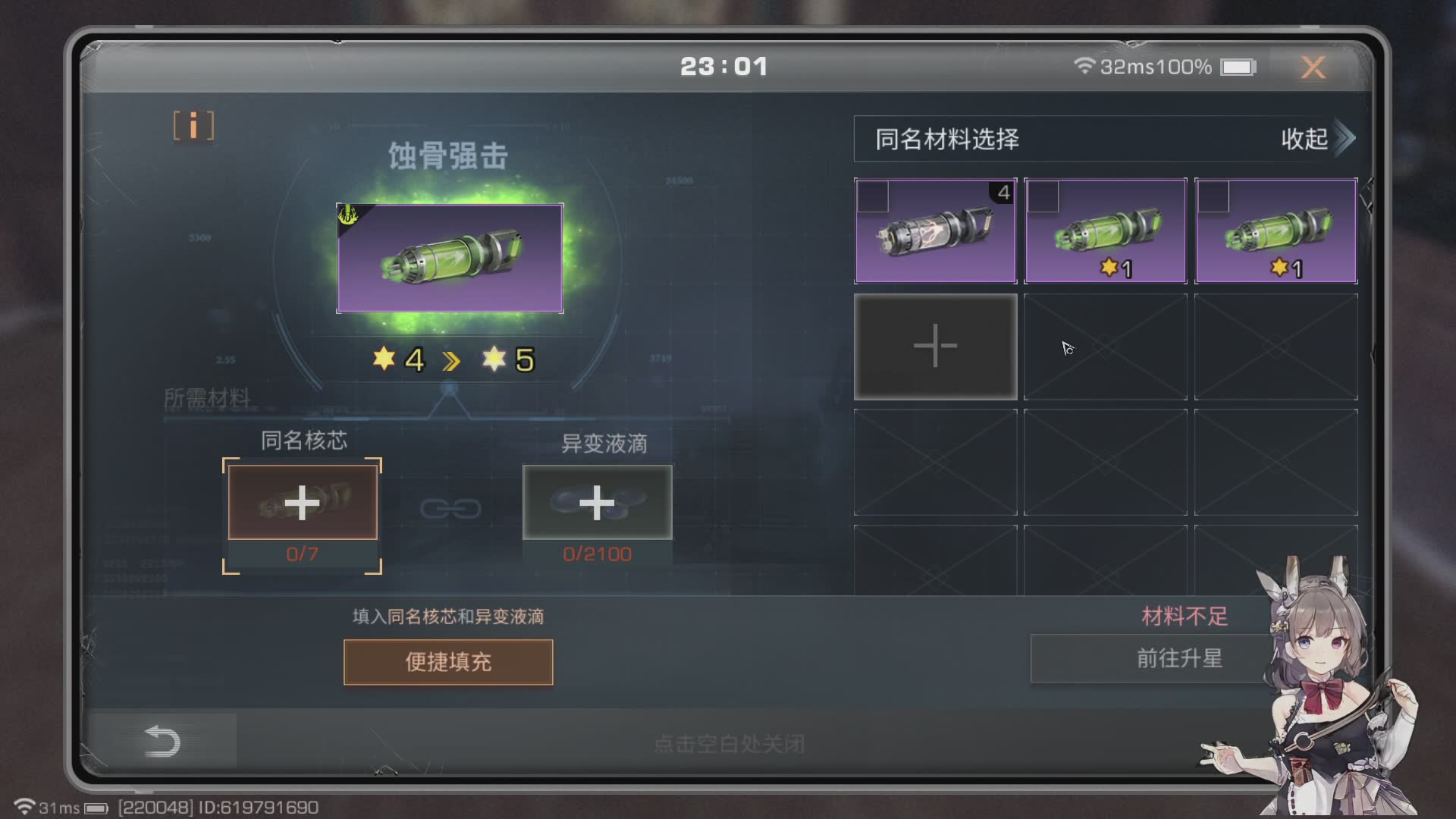Click the empty plus material slot
The width and height of the screenshot is (1456, 819).
(x=935, y=347)
